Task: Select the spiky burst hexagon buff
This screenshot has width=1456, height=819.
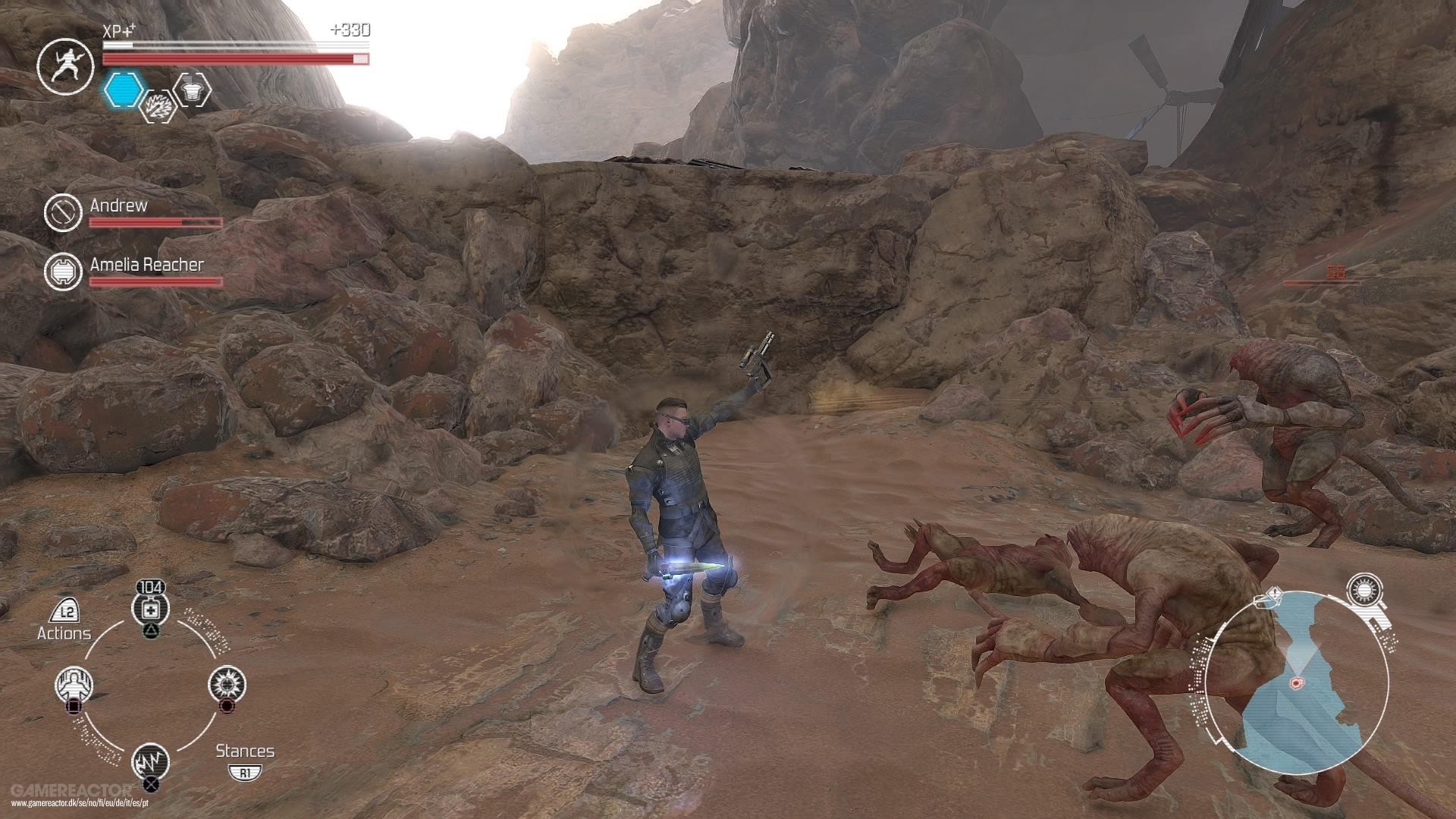Action: [x=161, y=105]
